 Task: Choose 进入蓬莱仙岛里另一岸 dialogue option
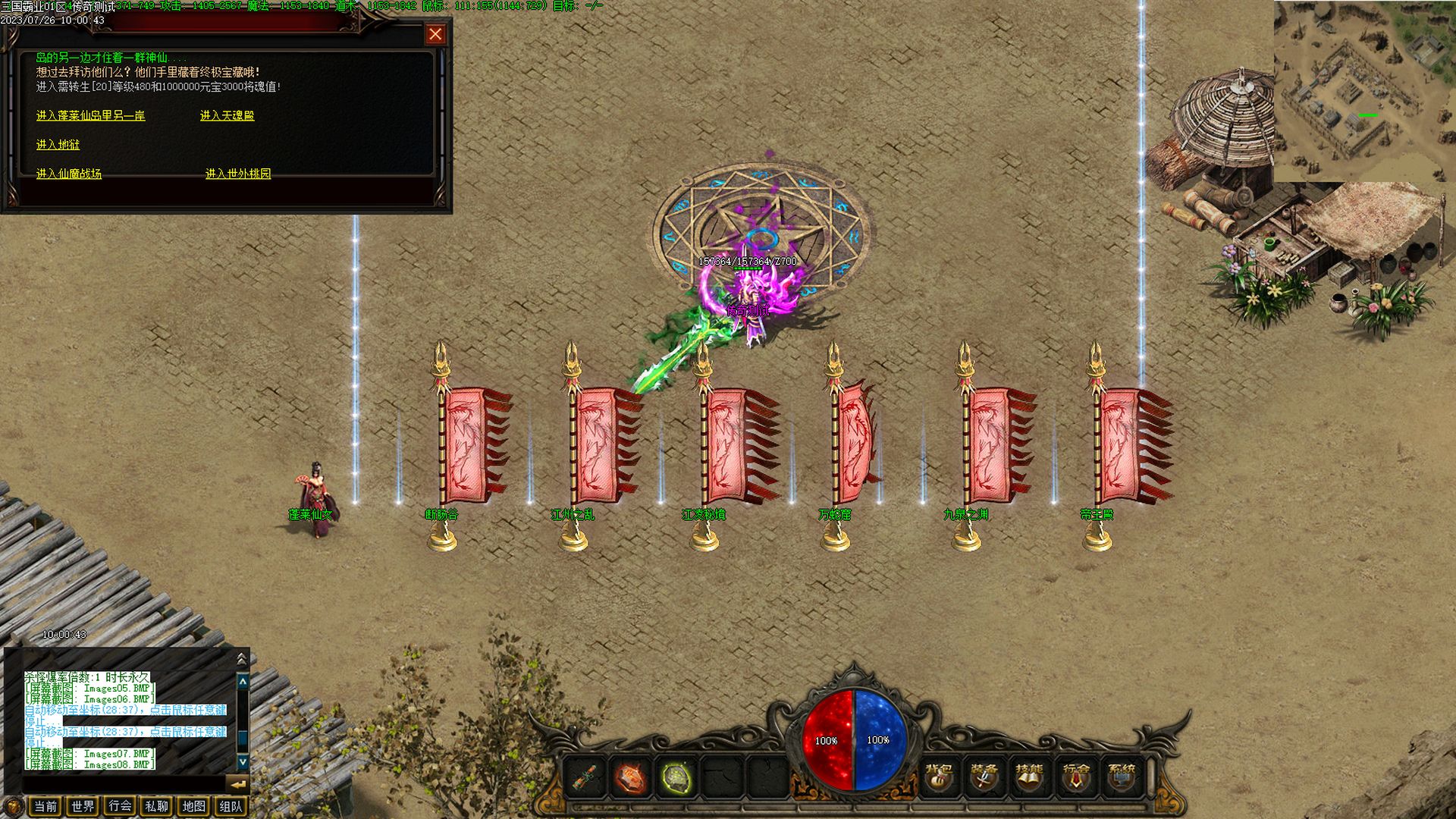(90, 116)
